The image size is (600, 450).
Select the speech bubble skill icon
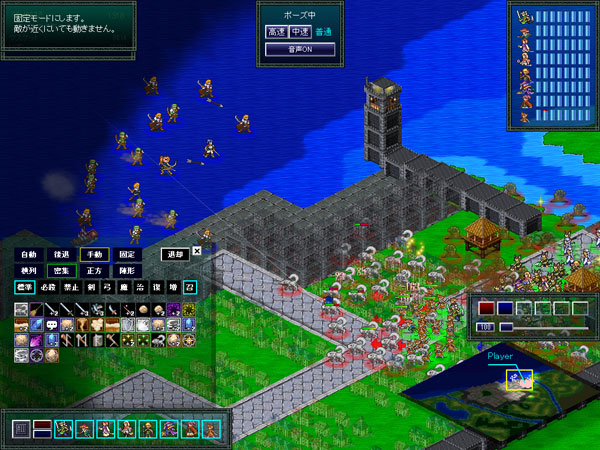pos(51,324)
